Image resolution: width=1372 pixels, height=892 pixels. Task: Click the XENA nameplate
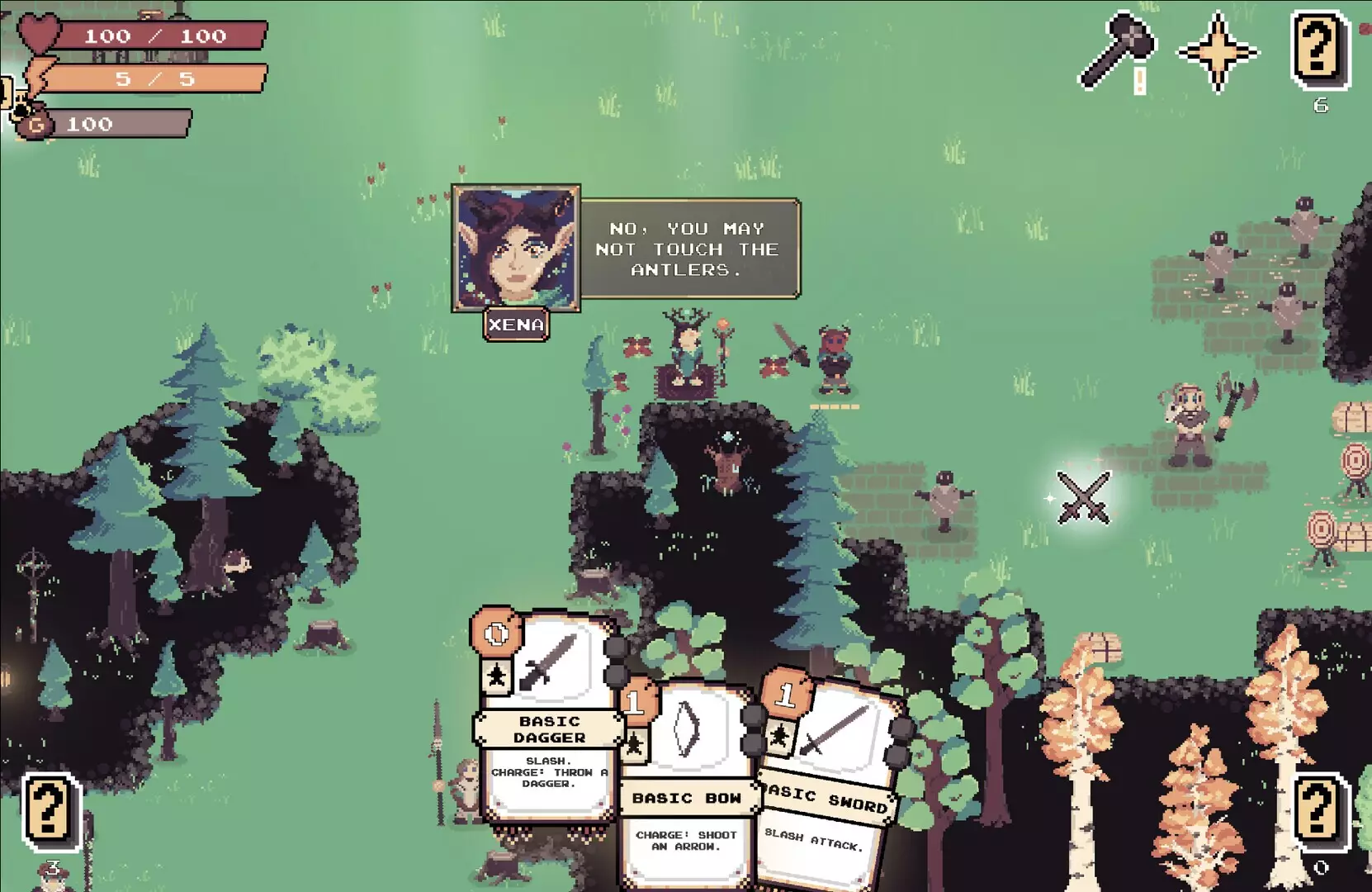[515, 324]
